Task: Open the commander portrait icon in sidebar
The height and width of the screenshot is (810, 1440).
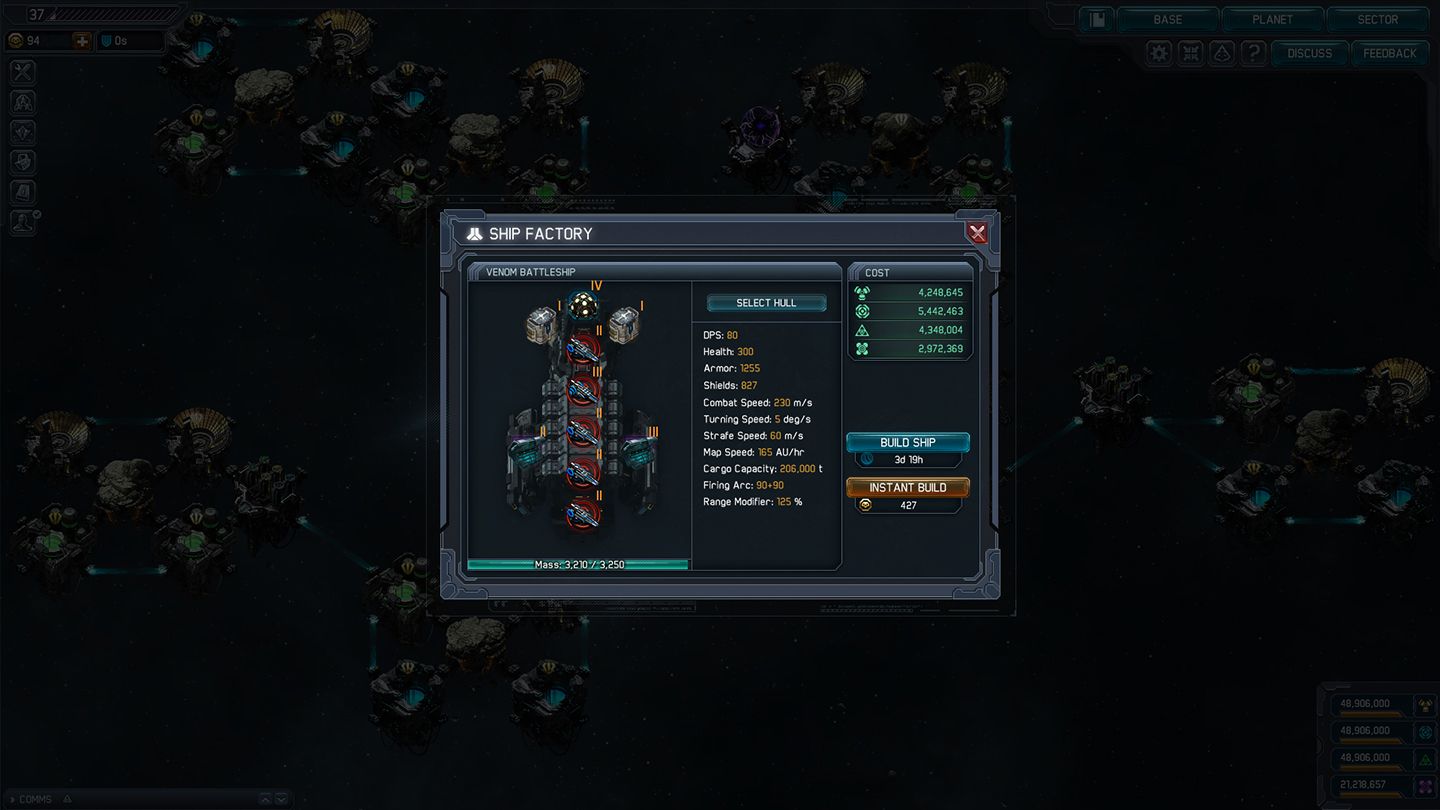Action: [22, 221]
